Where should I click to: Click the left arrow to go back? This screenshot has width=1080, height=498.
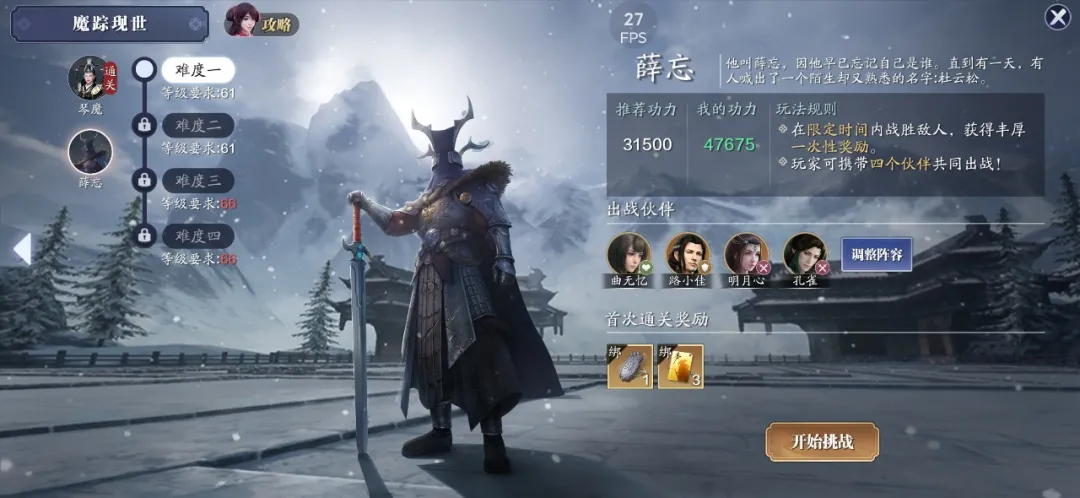[22, 249]
